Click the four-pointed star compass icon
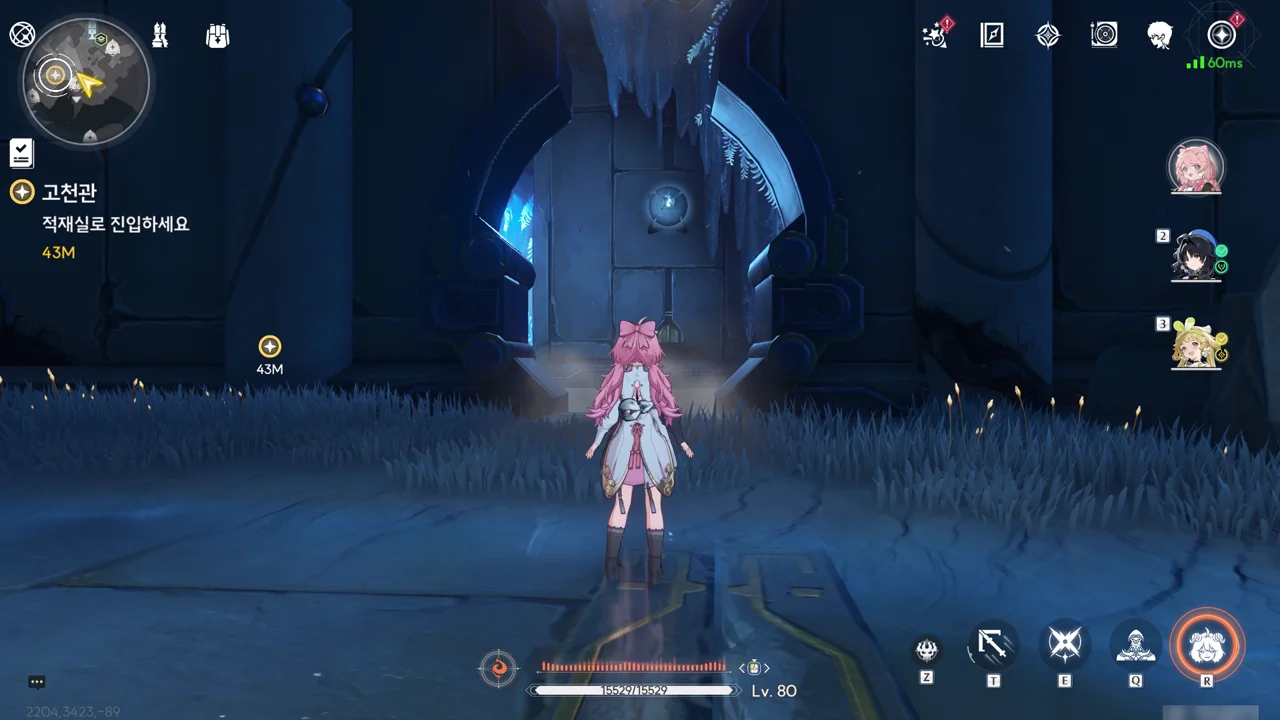Image resolution: width=1280 pixels, height=720 pixels. tap(1047, 36)
